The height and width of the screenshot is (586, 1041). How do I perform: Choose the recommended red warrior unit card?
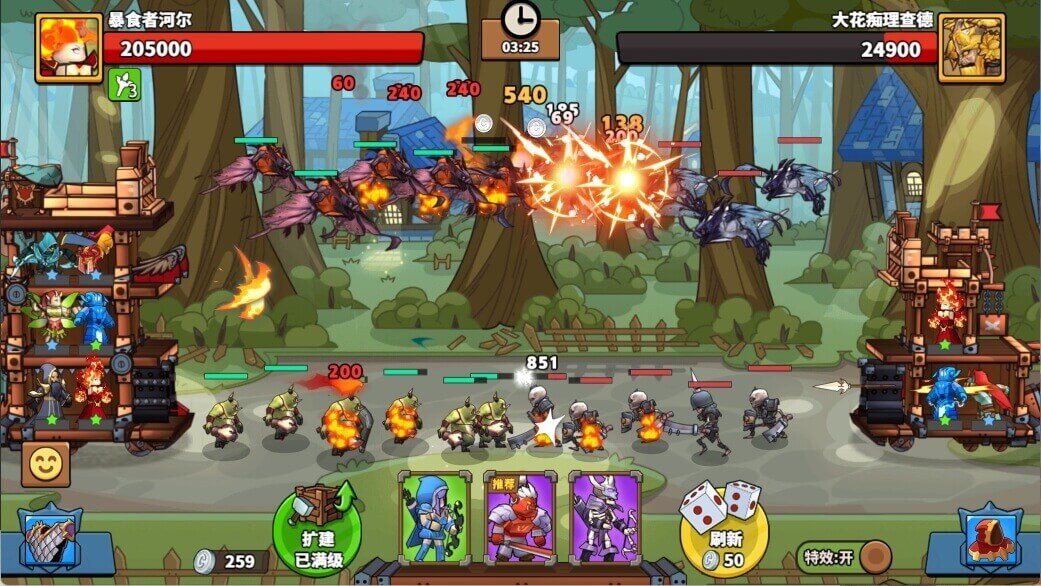tap(519, 517)
